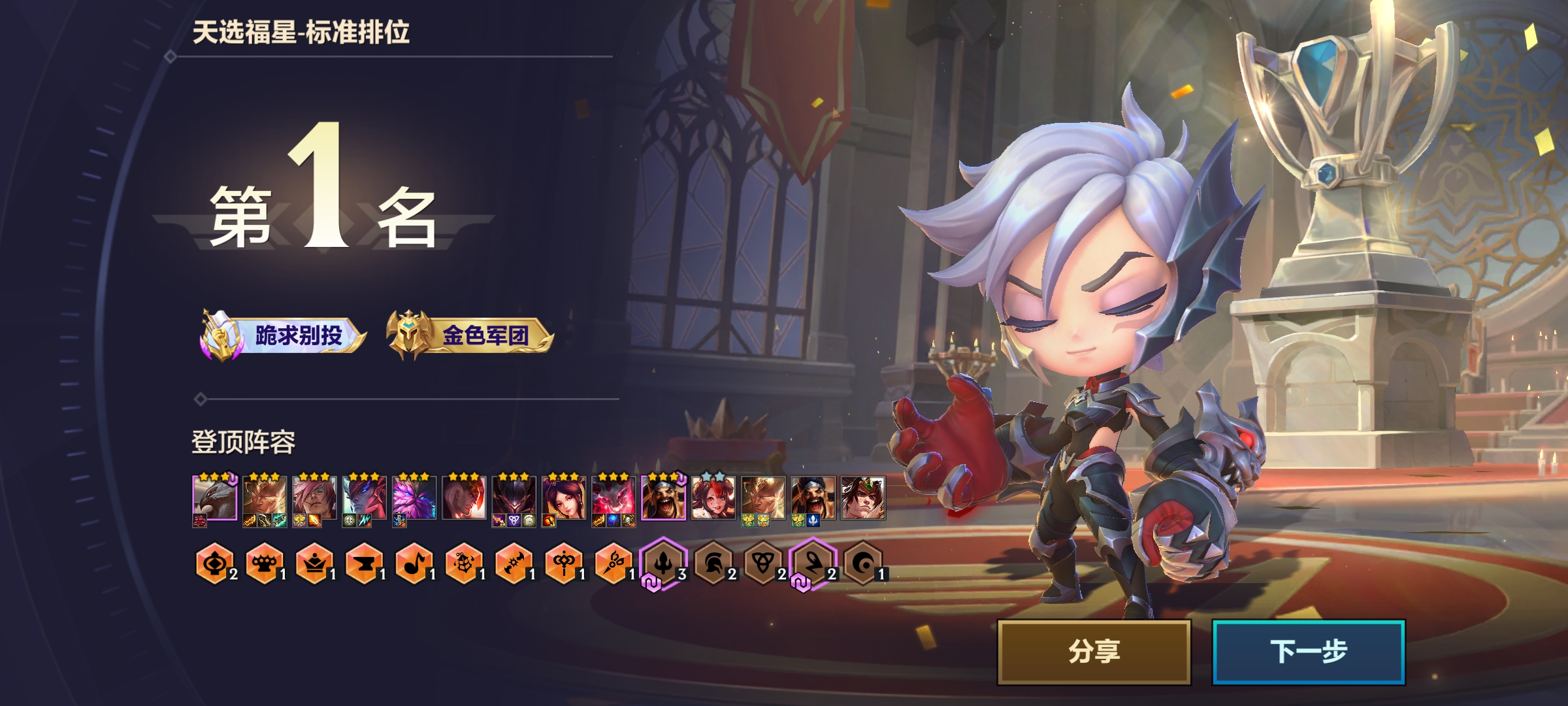The height and width of the screenshot is (706, 1568).
Task: Tap the 下一步 next step button
Action: click(x=1309, y=652)
